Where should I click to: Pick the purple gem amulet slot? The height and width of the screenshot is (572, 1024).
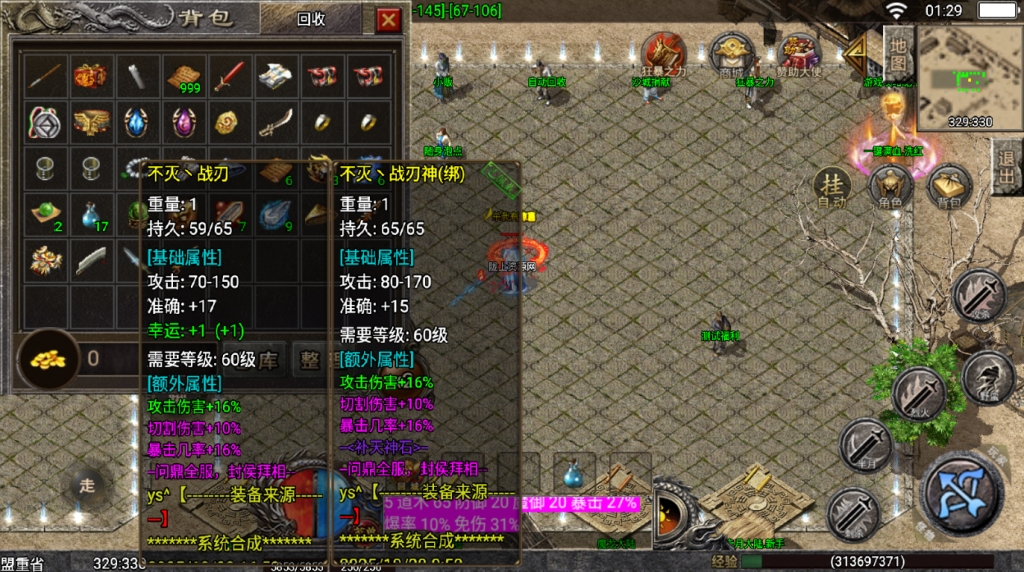click(x=182, y=122)
